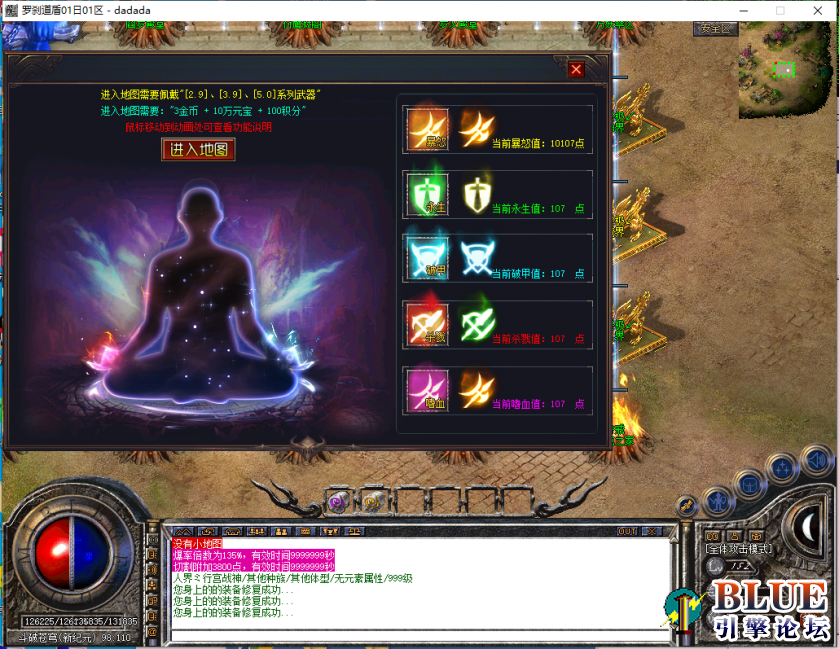Screen dimensions: 839x649
Task: Use the golden item in the belt slot
Action: point(372,502)
